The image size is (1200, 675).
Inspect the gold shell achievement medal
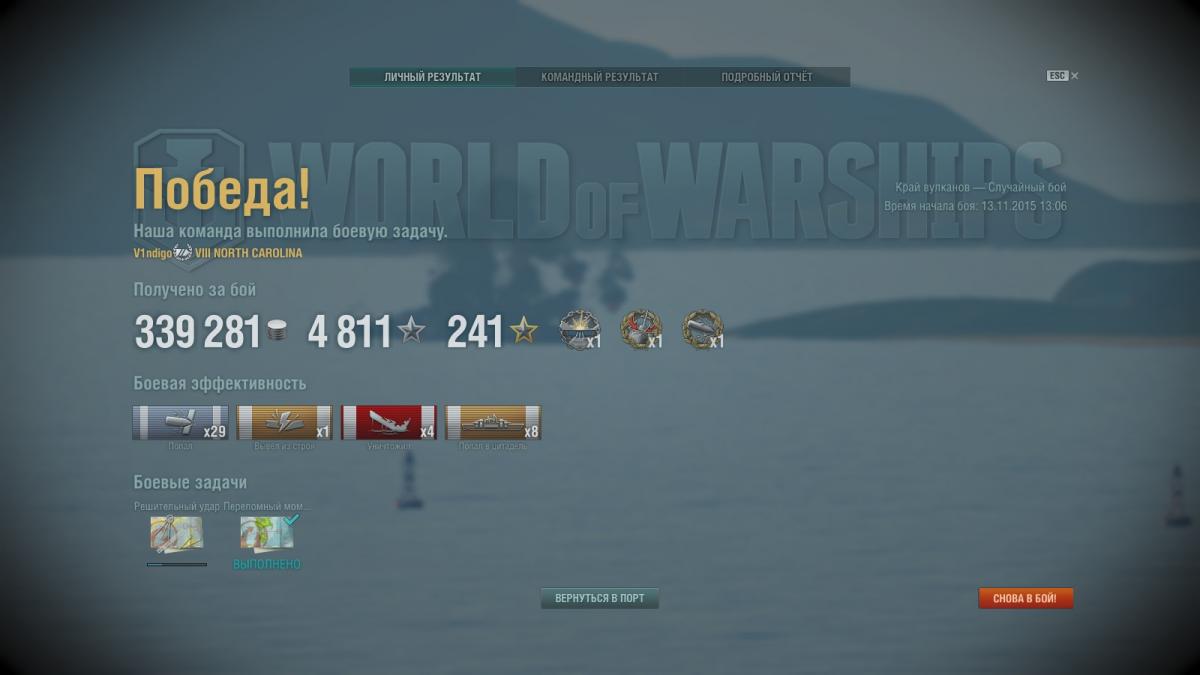click(x=701, y=329)
